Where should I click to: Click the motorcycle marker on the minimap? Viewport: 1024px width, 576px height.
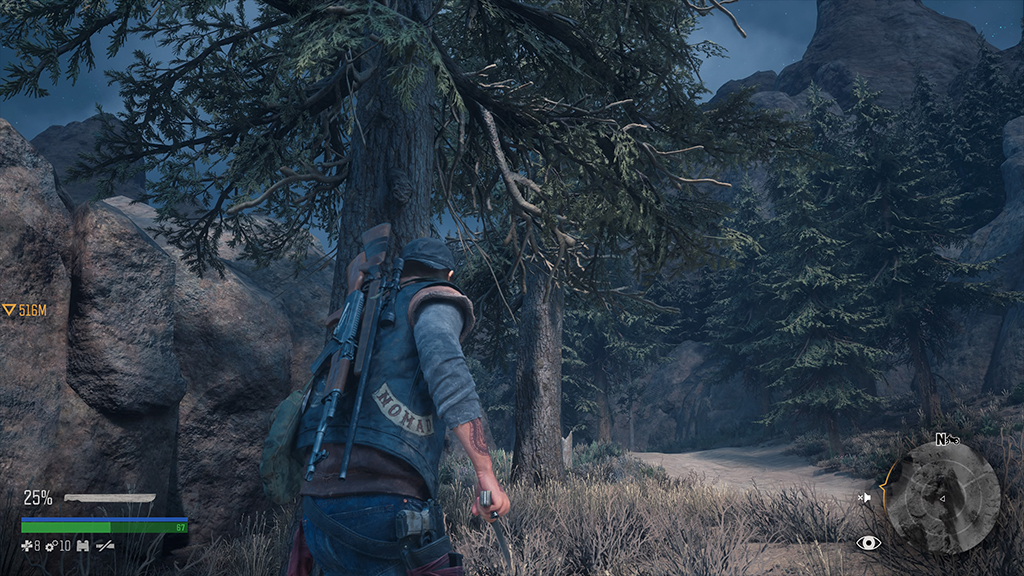click(x=954, y=440)
